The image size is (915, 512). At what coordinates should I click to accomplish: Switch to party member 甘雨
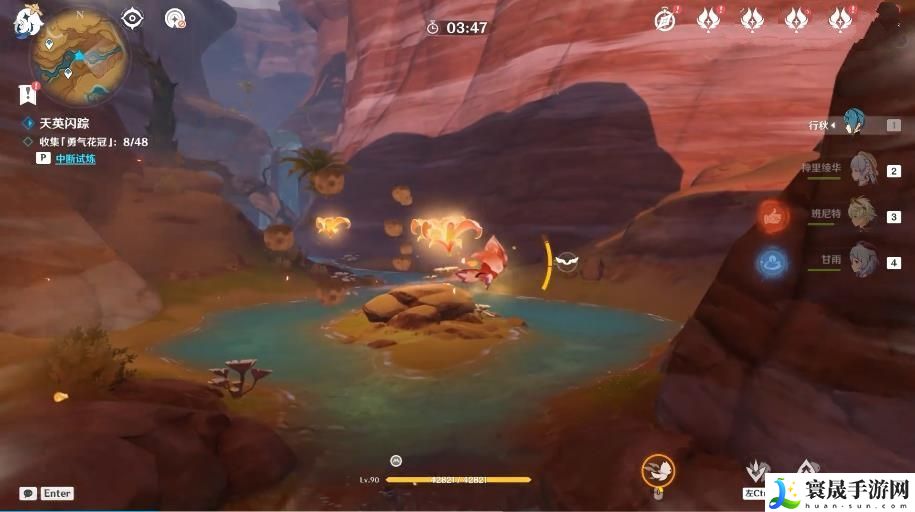[863, 260]
